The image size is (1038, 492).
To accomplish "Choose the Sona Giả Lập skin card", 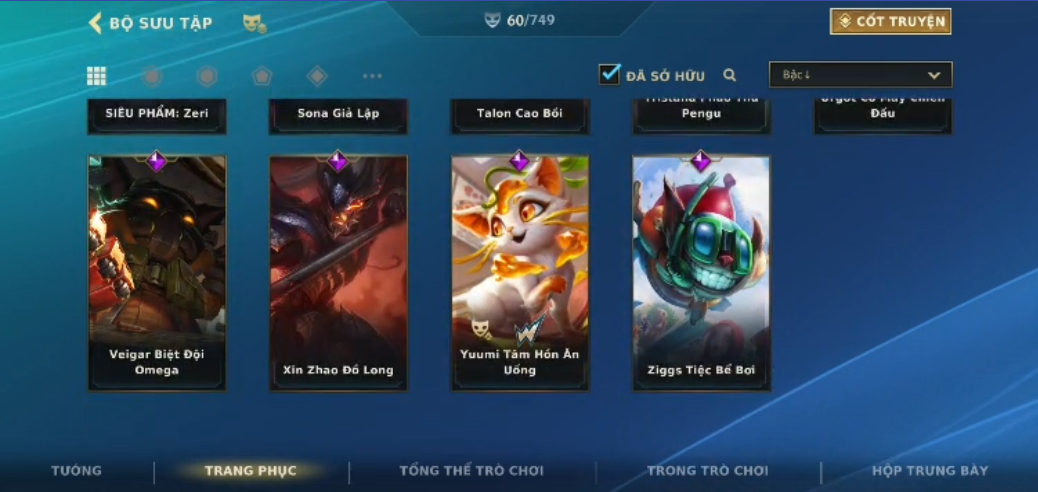I will pyautogui.click(x=338, y=114).
